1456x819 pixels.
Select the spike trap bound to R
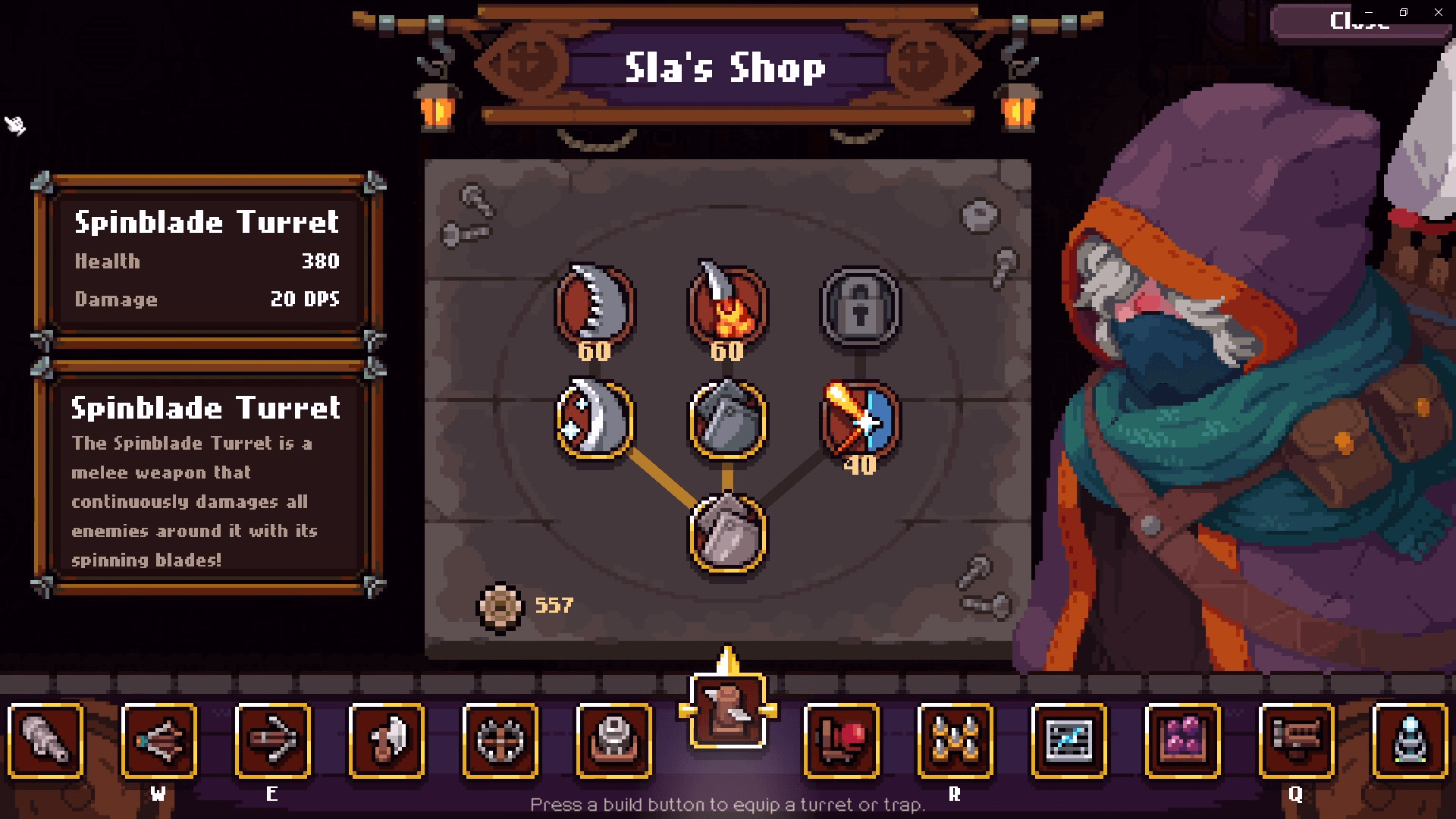pos(955,742)
